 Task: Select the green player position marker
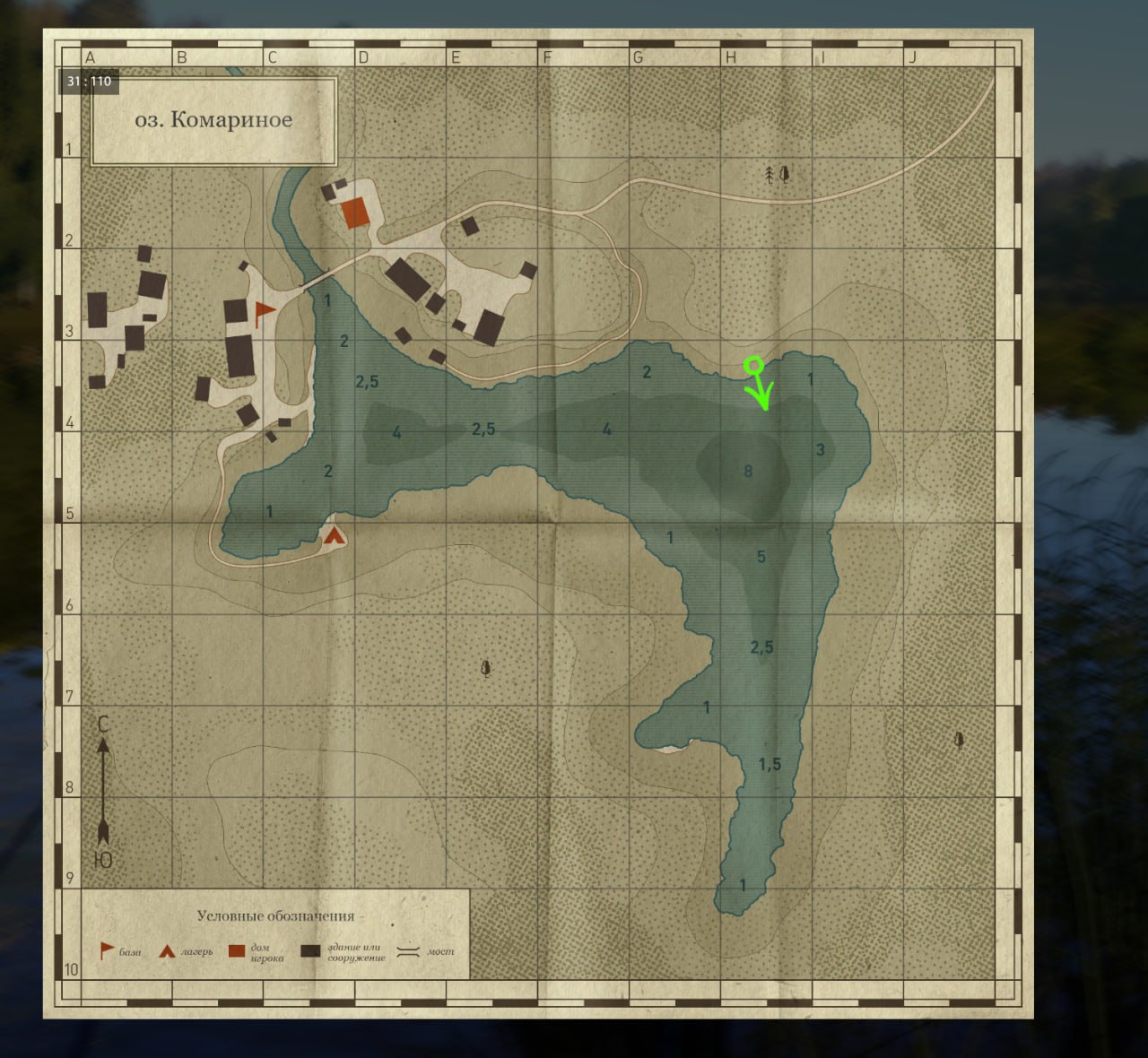pos(754,365)
